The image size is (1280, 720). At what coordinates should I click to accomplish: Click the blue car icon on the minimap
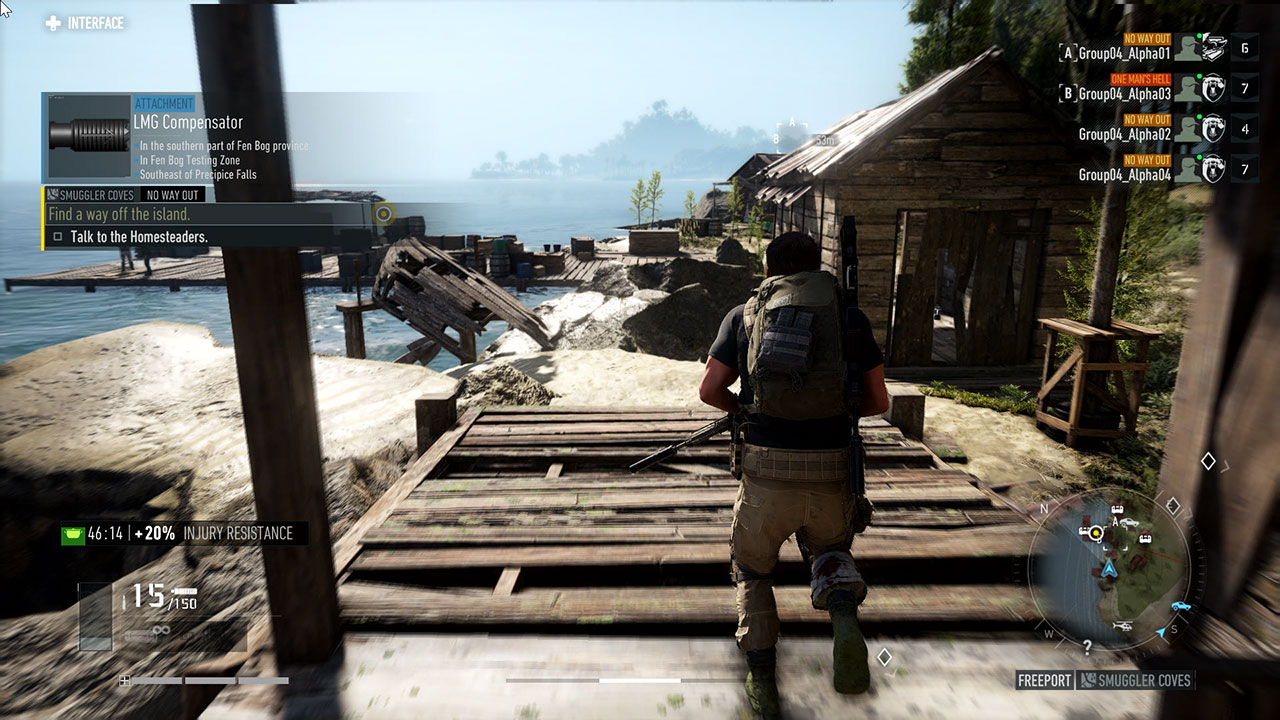(x=1181, y=605)
